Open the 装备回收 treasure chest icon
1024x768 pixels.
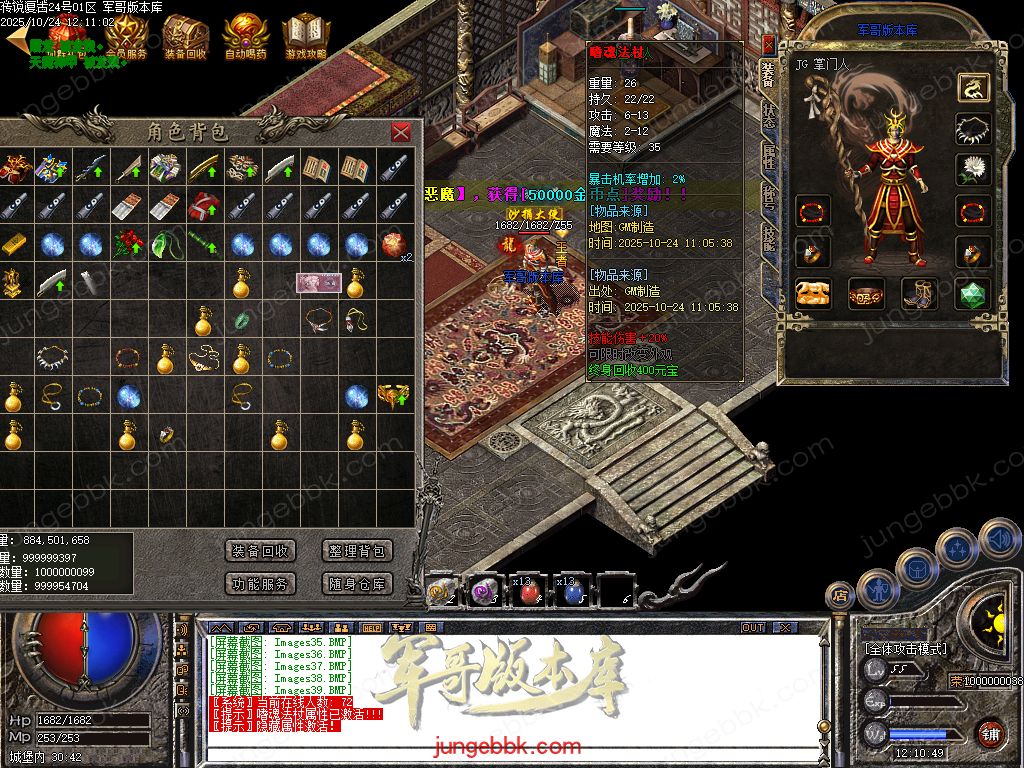186,38
